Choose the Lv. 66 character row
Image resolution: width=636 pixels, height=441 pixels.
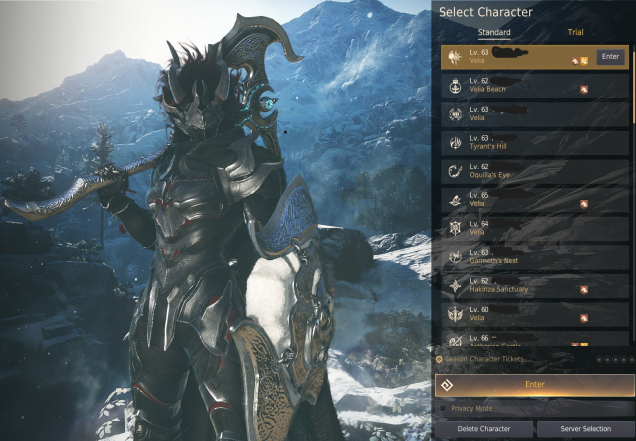coord(535,340)
